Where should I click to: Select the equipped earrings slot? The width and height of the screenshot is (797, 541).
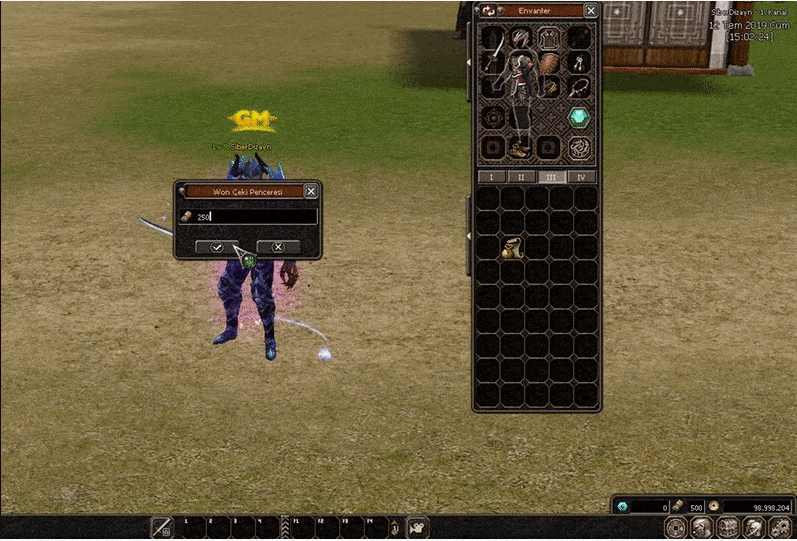(x=580, y=63)
